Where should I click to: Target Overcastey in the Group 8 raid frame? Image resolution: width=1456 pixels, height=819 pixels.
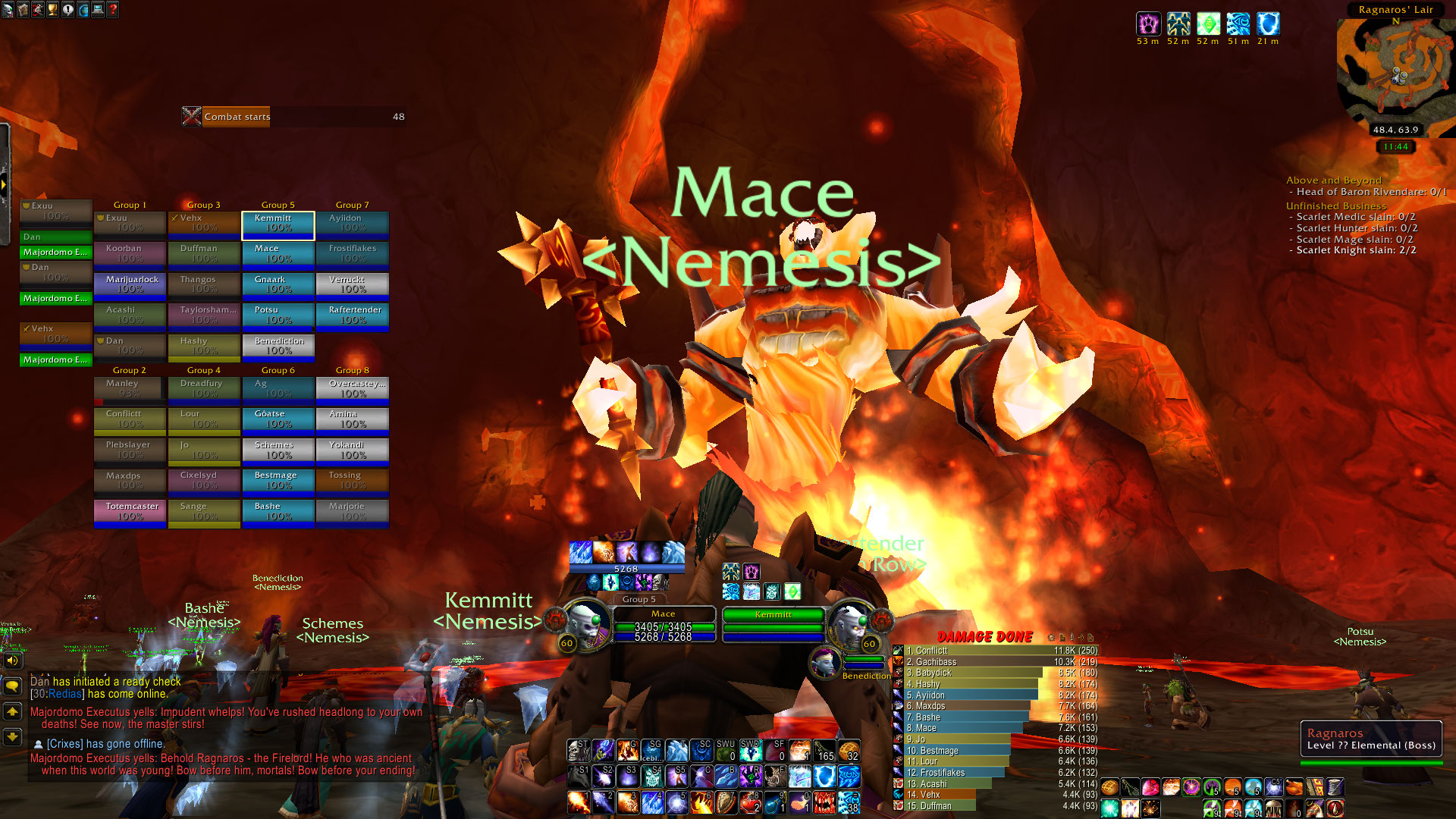pos(353,389)
